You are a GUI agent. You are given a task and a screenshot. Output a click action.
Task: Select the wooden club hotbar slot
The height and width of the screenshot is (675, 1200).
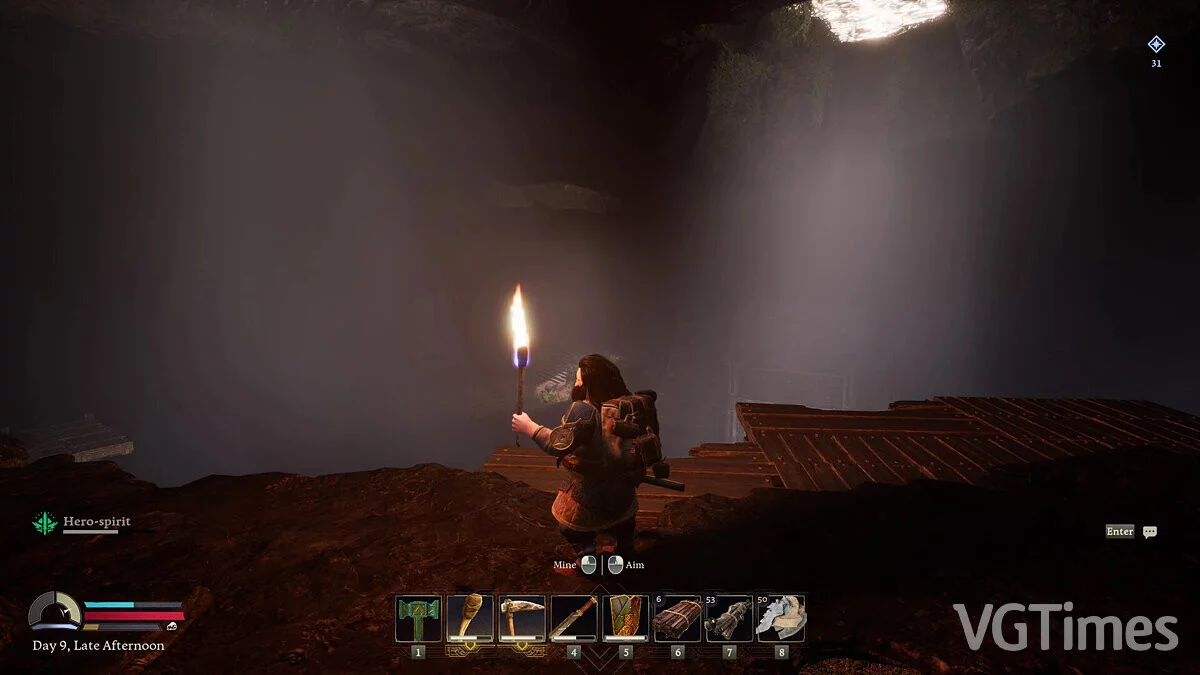pos(470,618)
